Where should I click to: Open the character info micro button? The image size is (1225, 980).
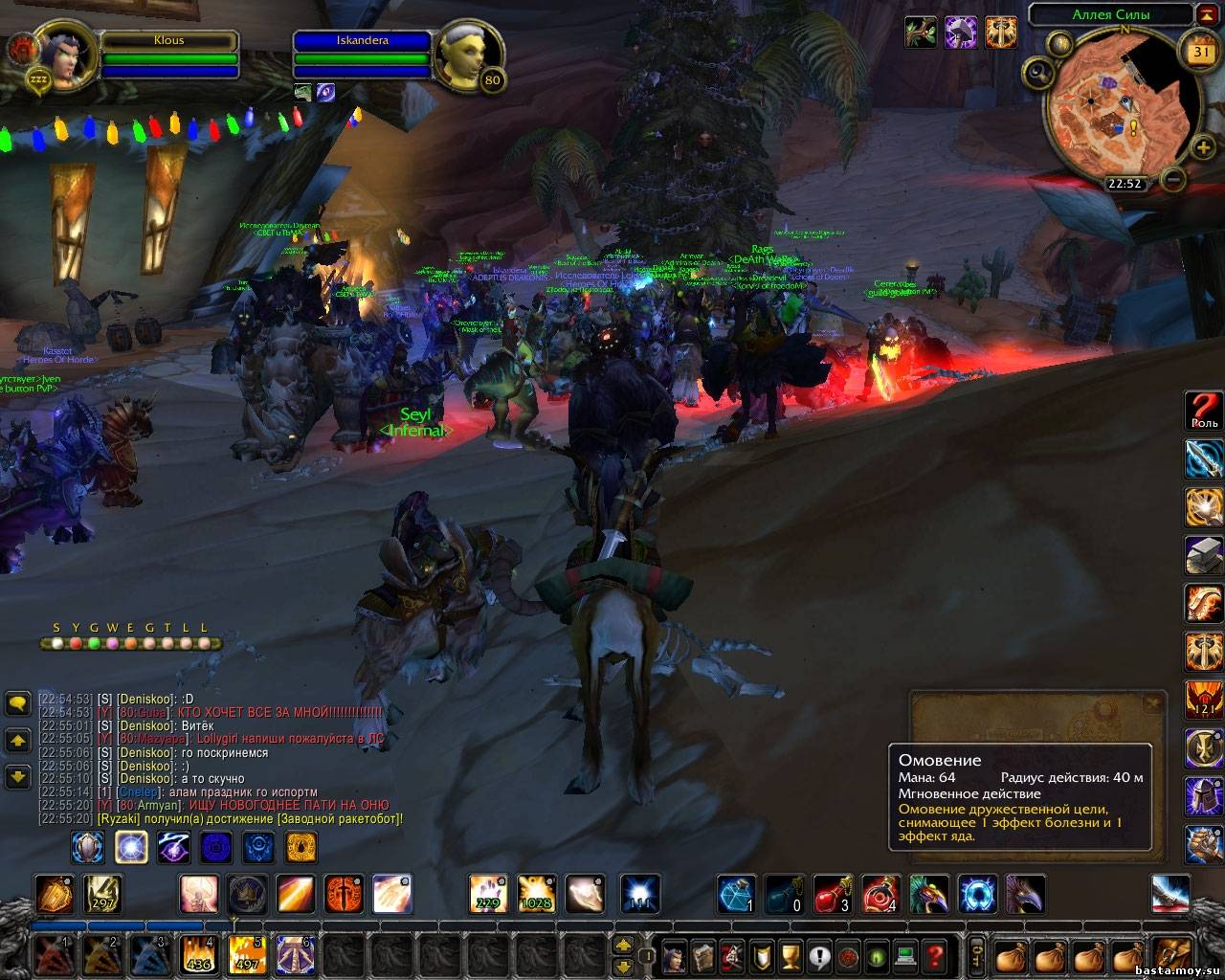tap(677, 955)
